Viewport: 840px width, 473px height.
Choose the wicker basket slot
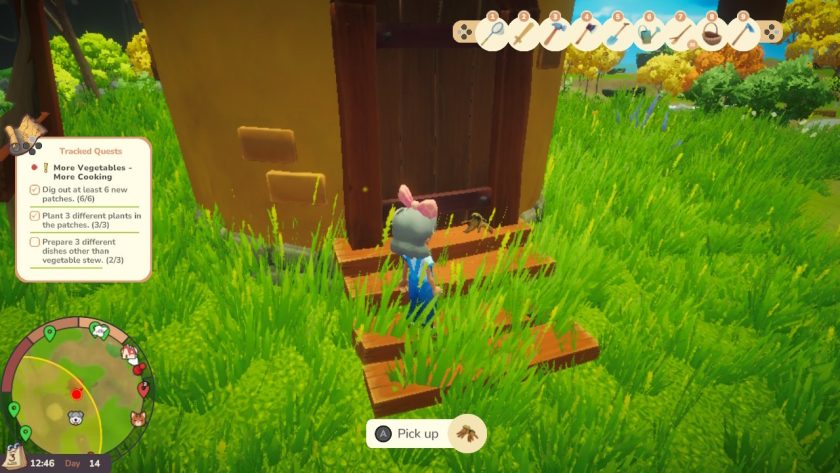click(711, 34)
